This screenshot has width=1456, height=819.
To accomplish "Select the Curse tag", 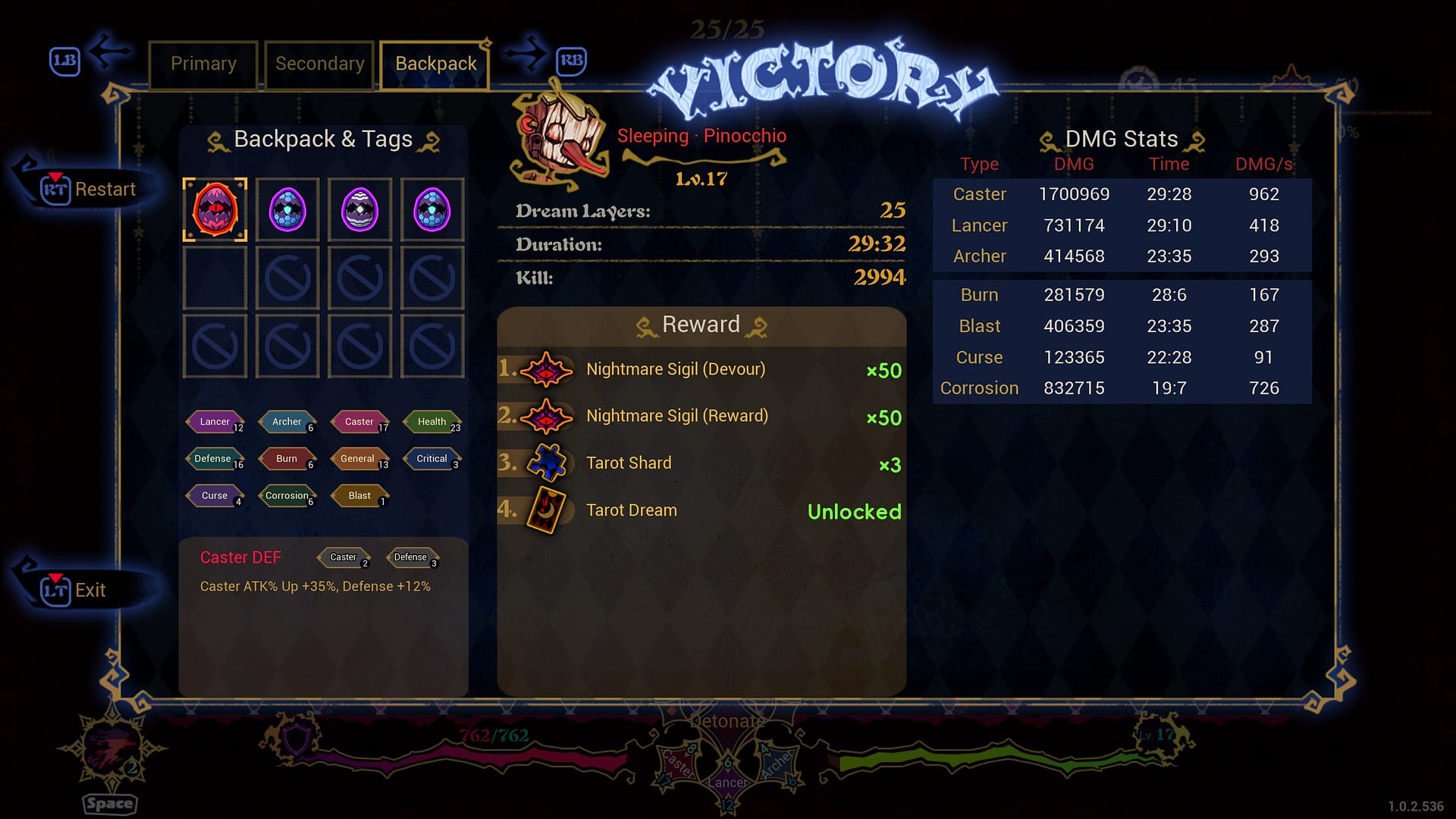I will 215,496.
